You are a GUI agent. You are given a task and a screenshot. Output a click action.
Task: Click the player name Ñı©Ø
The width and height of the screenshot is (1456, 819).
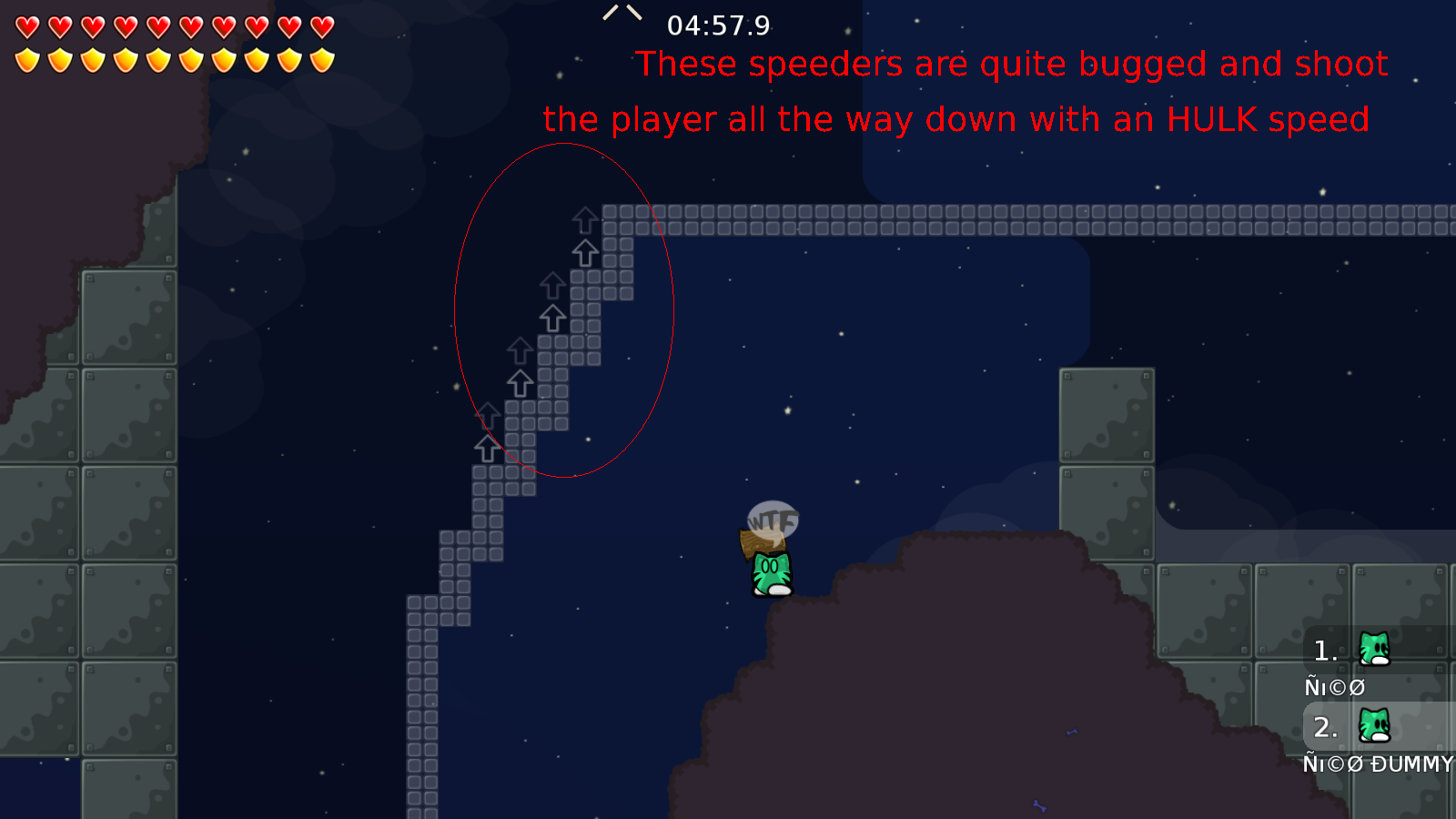coord(1334,686)
